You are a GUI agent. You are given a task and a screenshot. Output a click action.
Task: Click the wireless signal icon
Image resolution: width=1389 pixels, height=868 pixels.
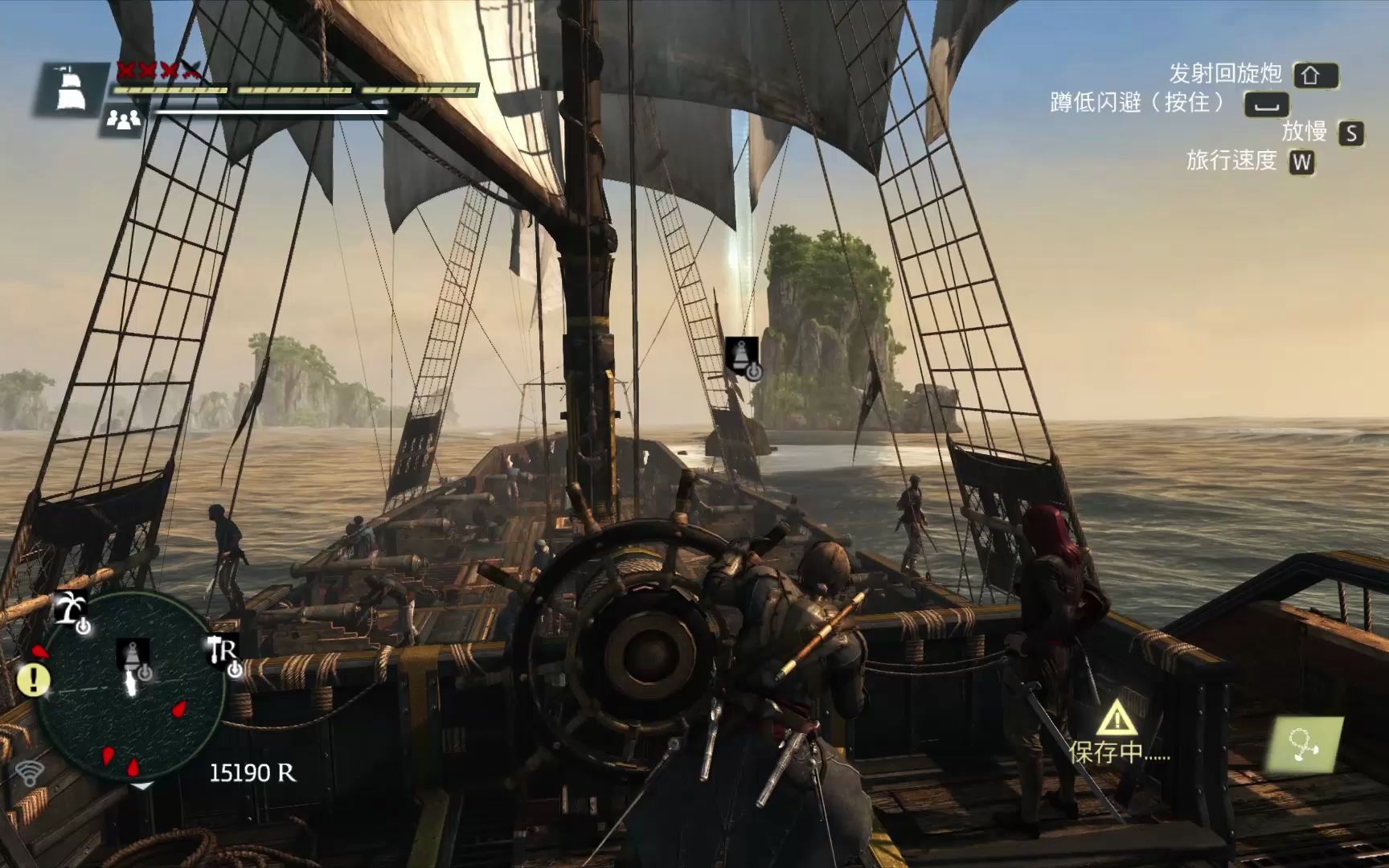point(31,773)
